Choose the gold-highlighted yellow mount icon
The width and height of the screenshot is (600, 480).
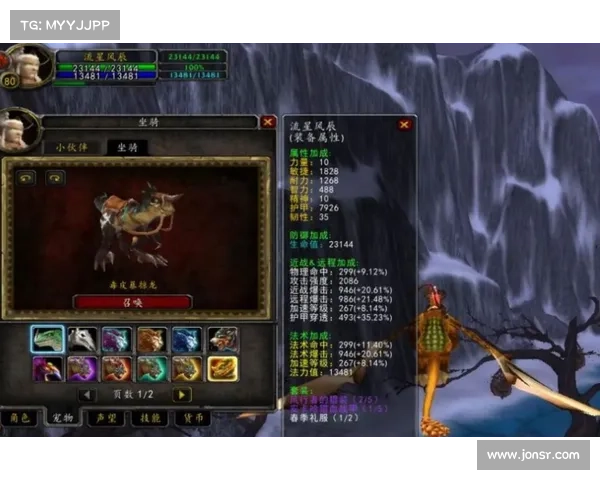[221, 369]
